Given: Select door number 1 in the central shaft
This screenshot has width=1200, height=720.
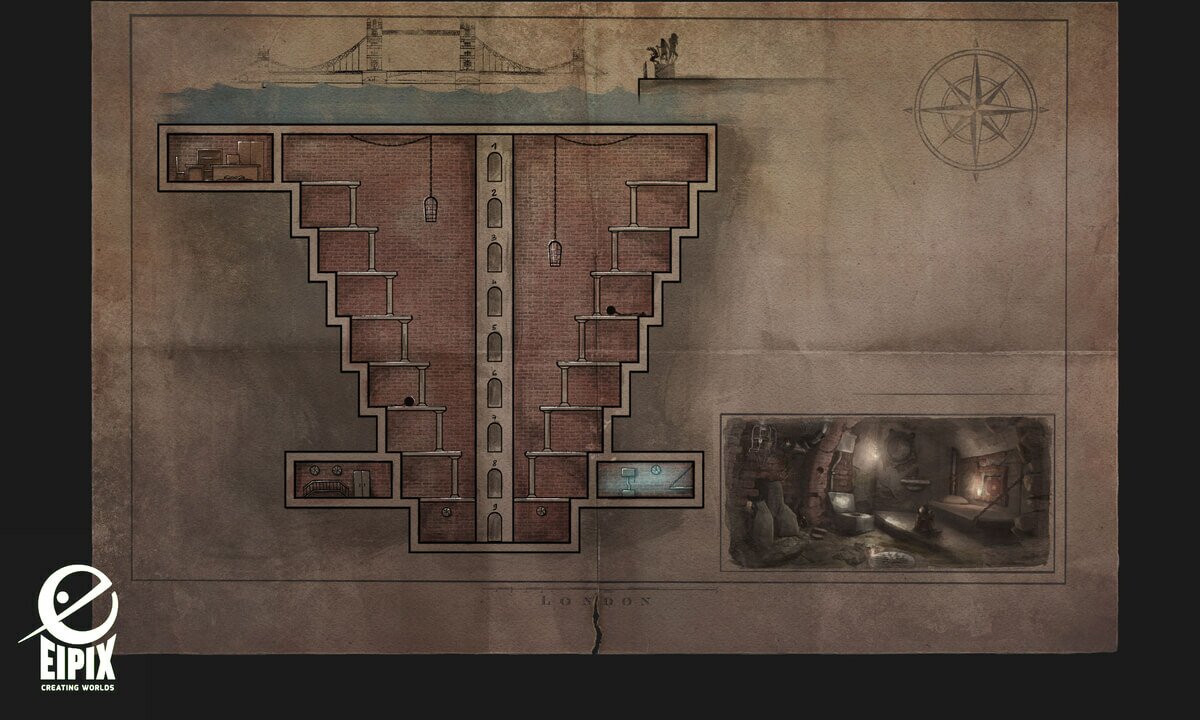Looking at the screenshot, I should [x=494, y=165].
